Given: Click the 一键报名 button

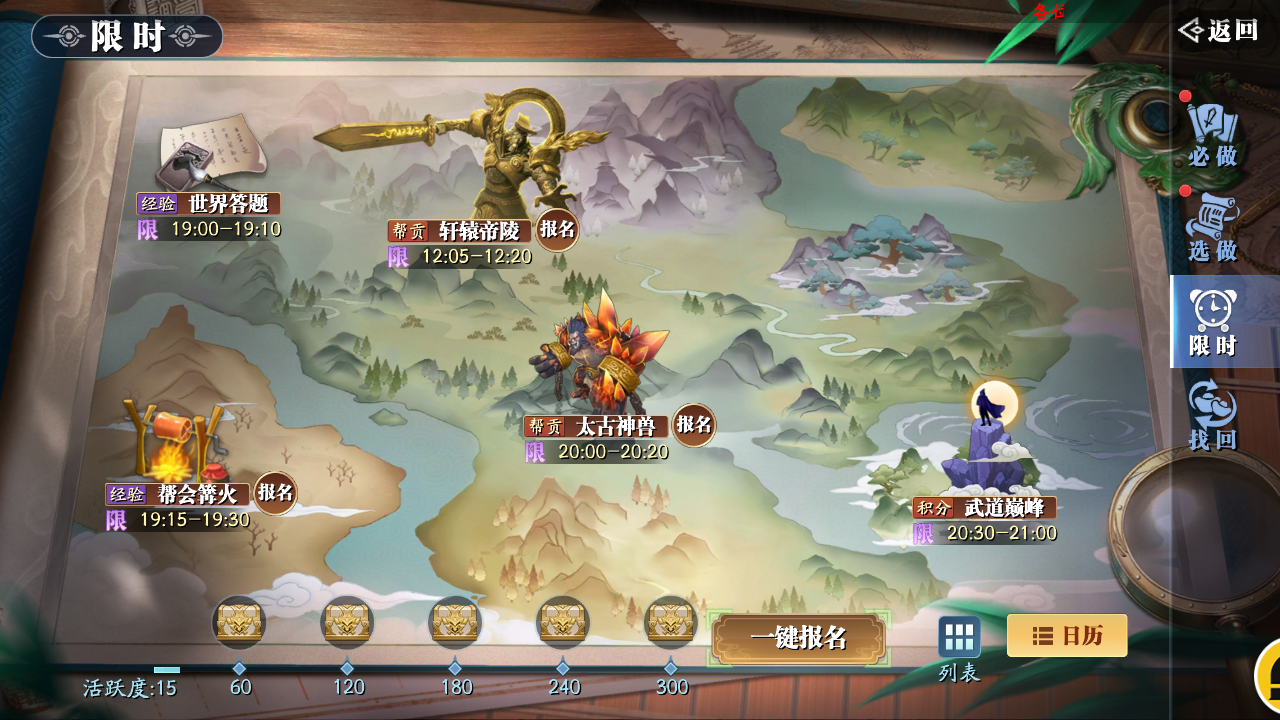Looking at the screenshot, I should [798, 638].
